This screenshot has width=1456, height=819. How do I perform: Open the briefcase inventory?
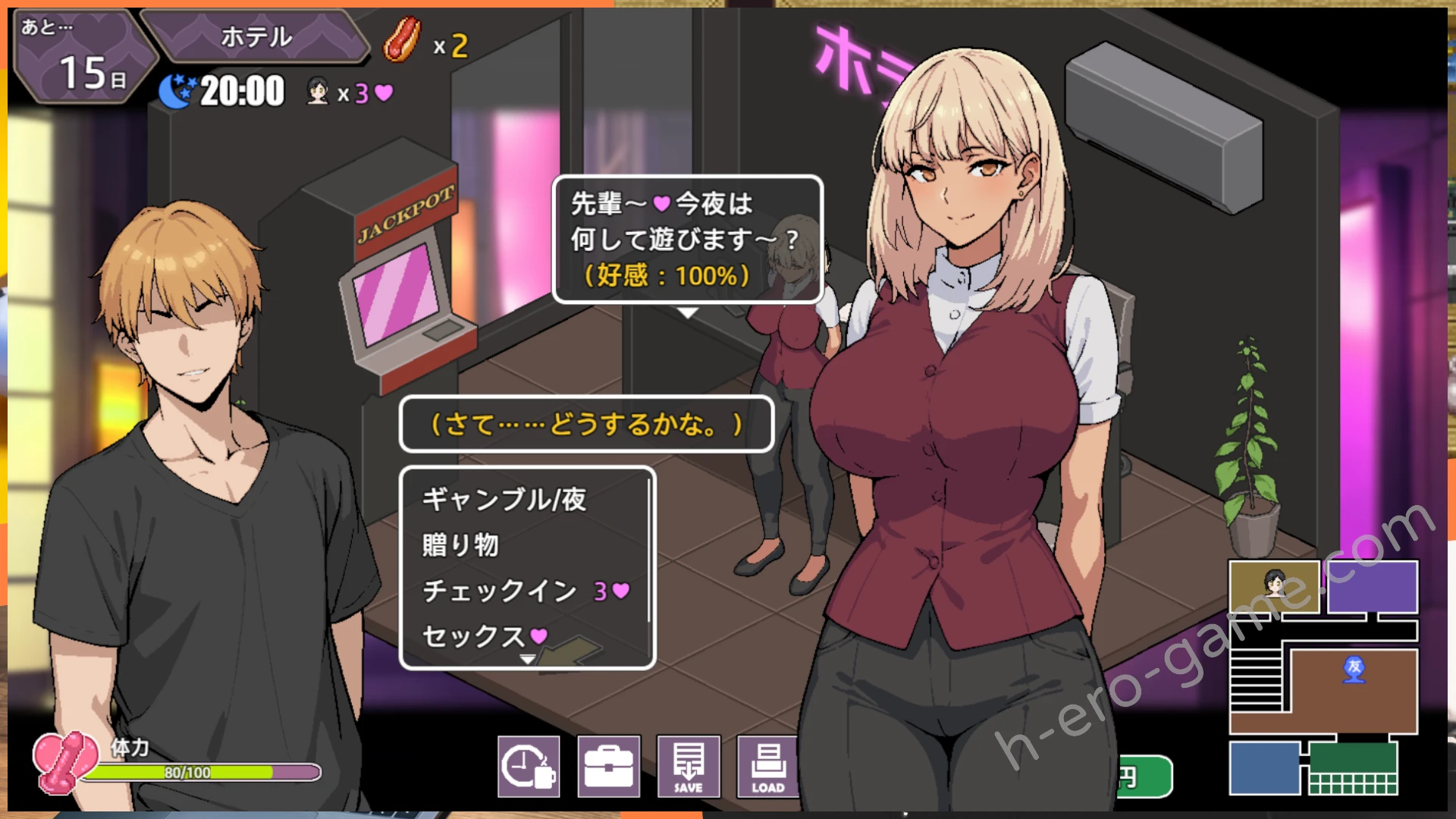point(609,766)
